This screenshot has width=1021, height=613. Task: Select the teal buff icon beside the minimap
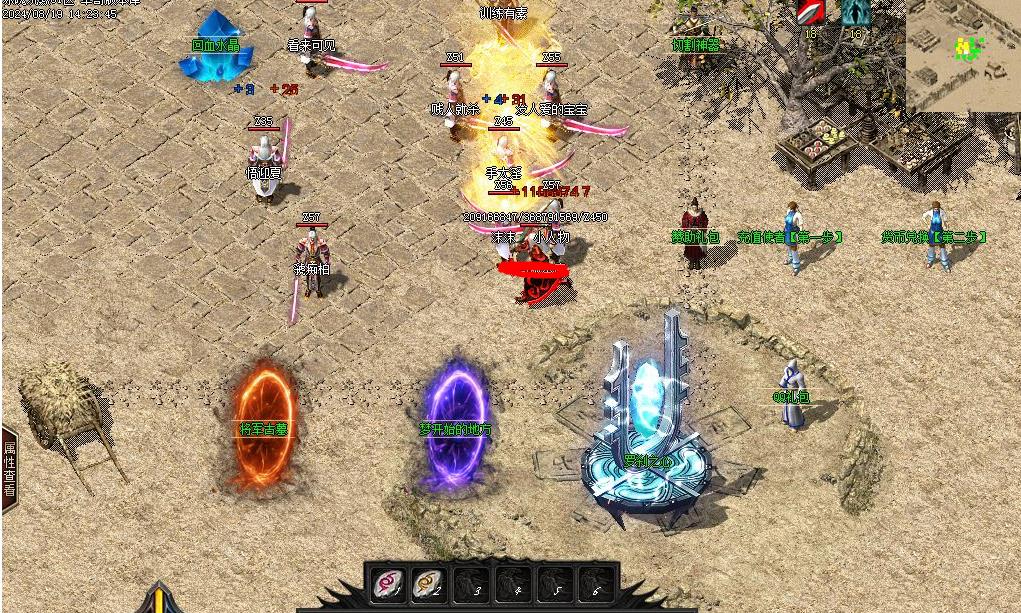[x=854, y=14]
